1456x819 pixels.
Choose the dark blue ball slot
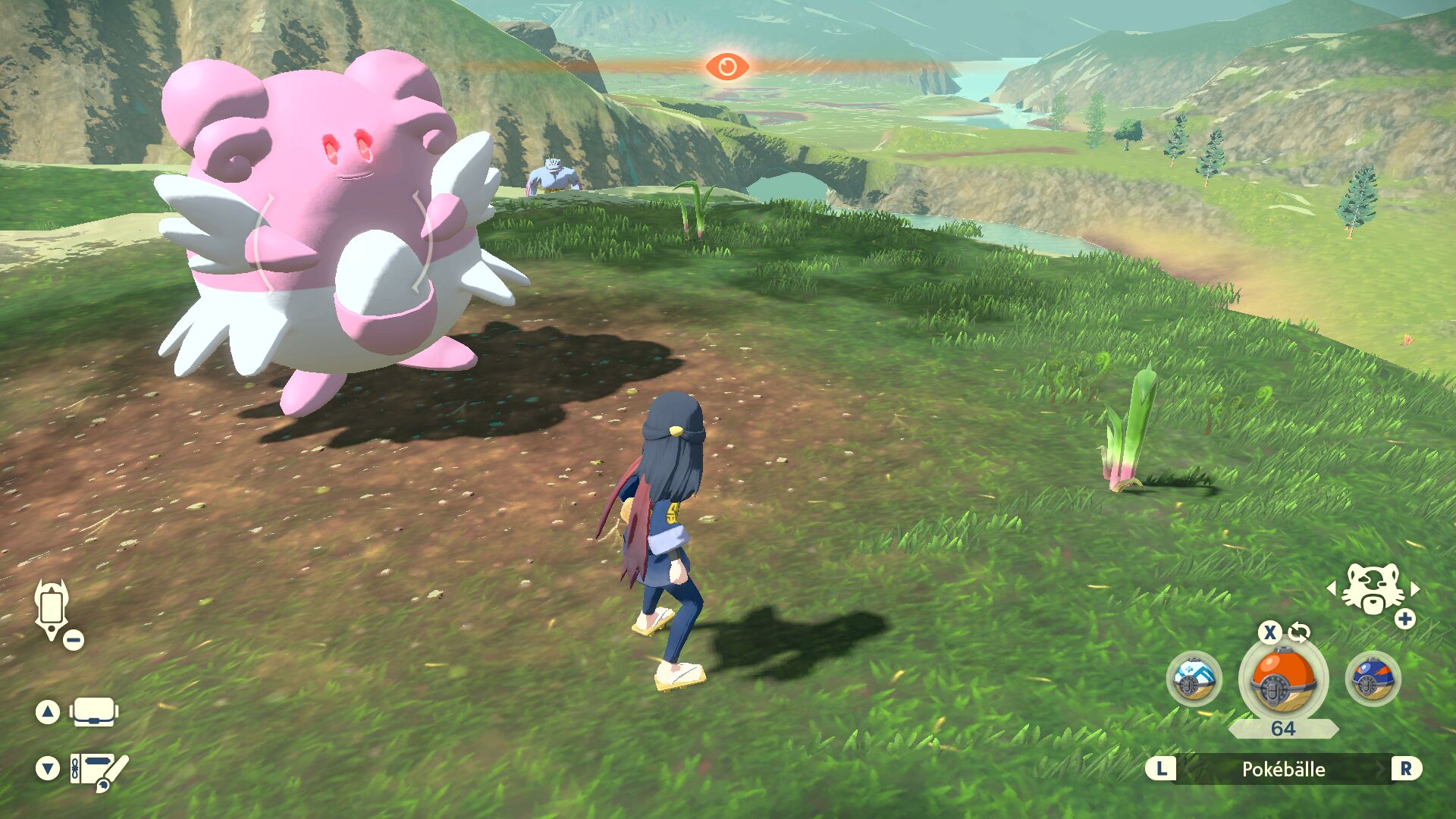[1373, 679]
